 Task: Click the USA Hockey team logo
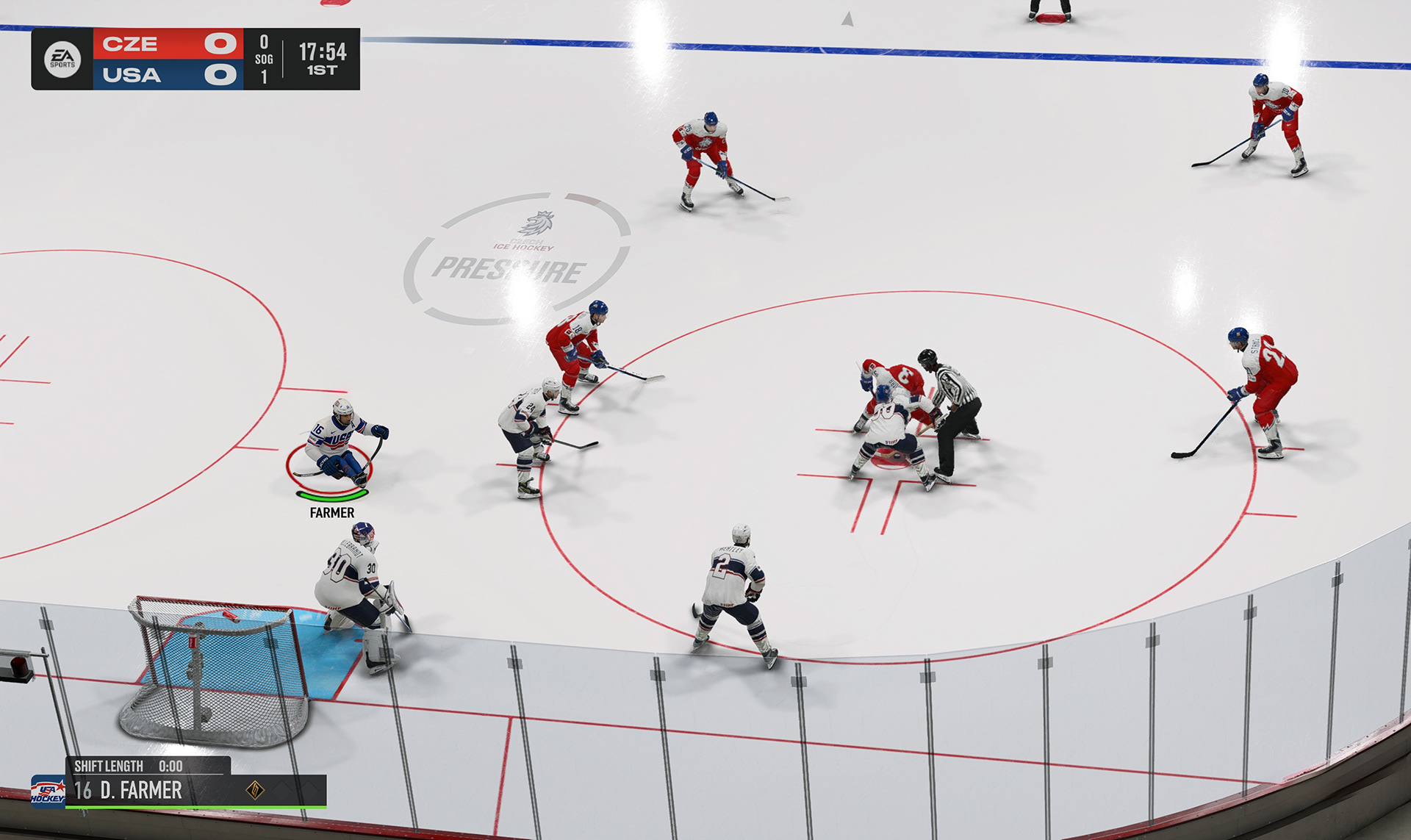(47, 792)
